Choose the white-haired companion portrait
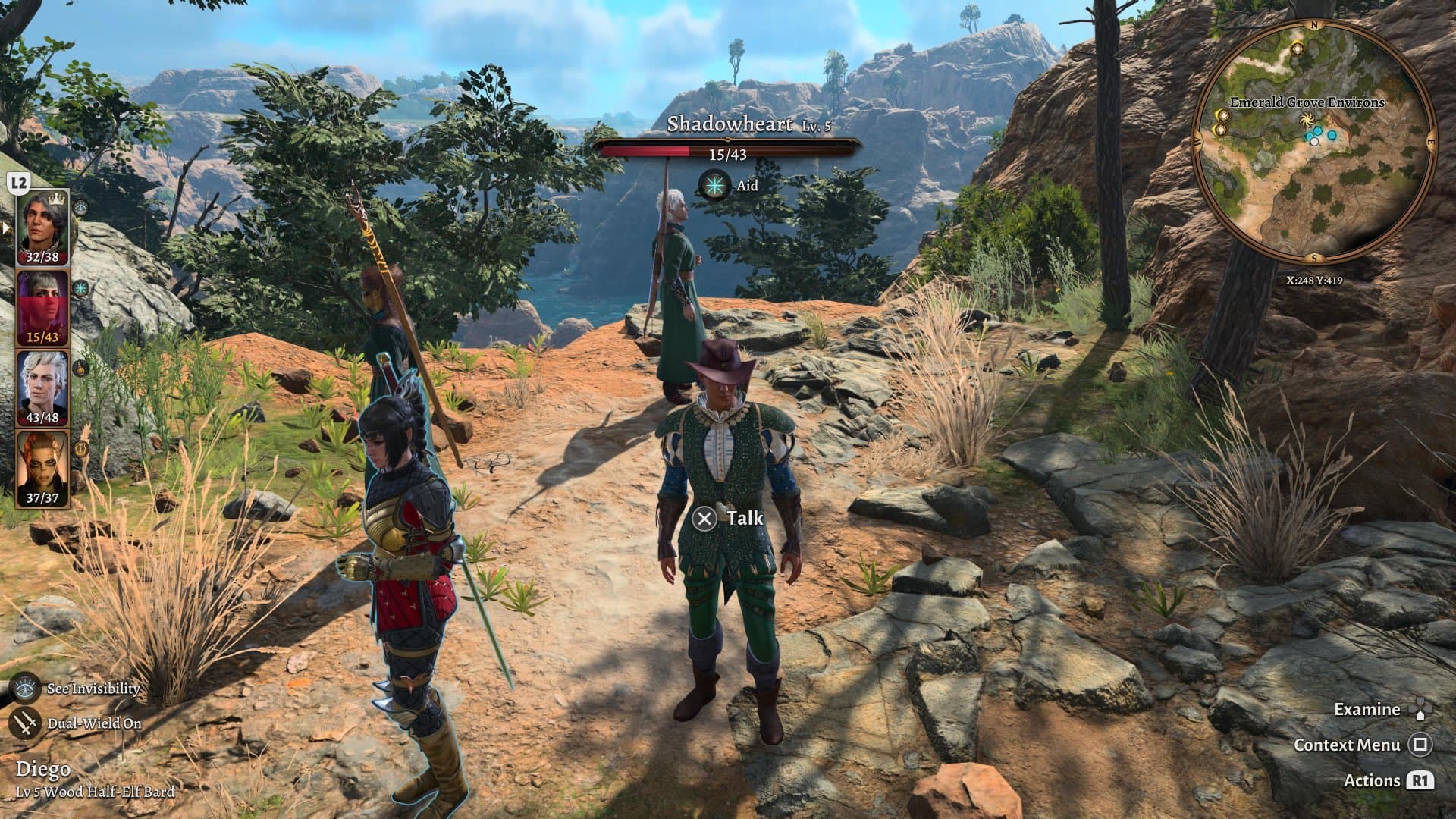The width and height of the screenshot is (1456, 819). pyautogui.click(x=42, y=387)
